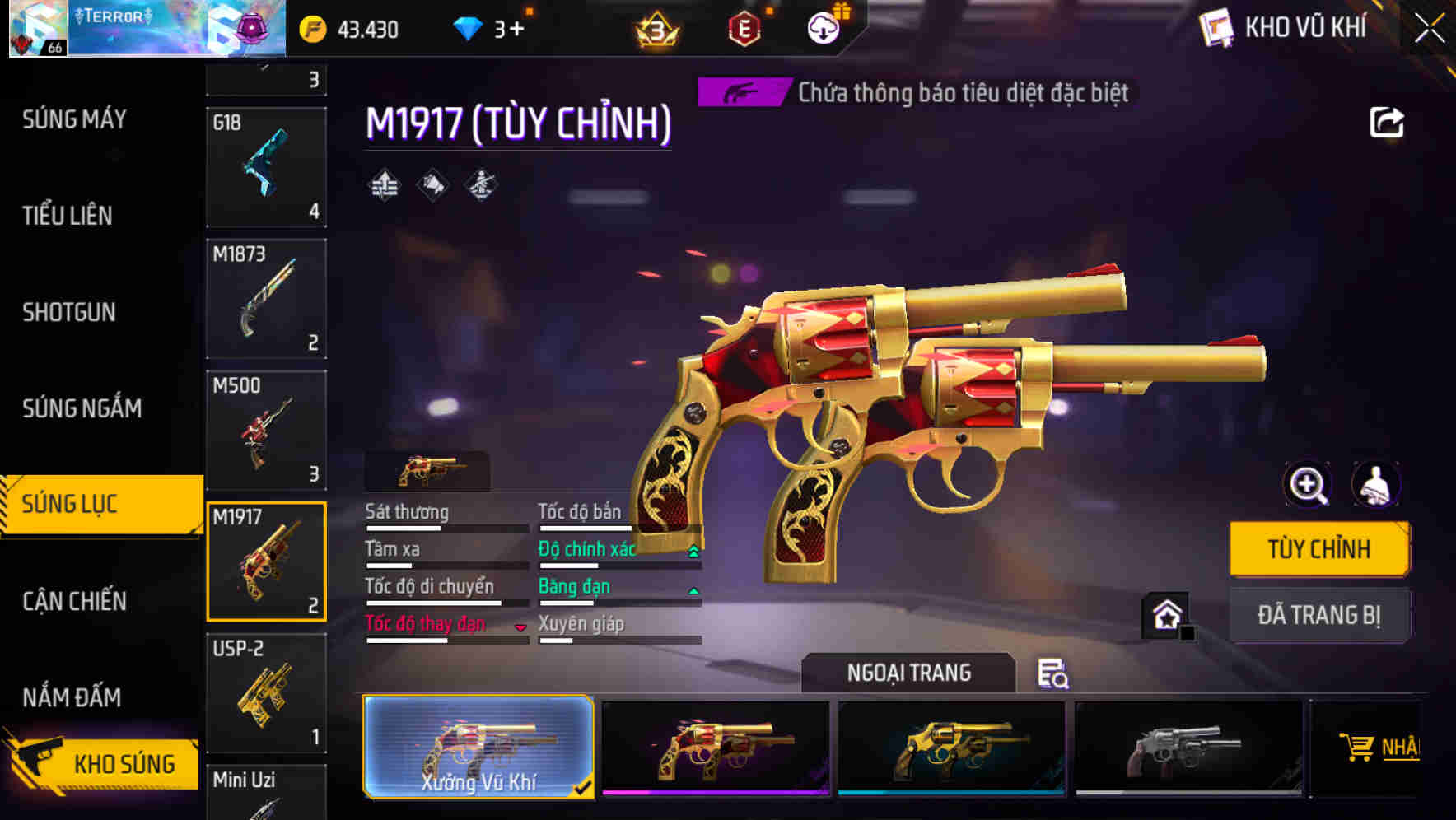The image size is (1456, 820).
Task: Zoom the weapon with the magnifier icon
Action: pos(1305,485)
